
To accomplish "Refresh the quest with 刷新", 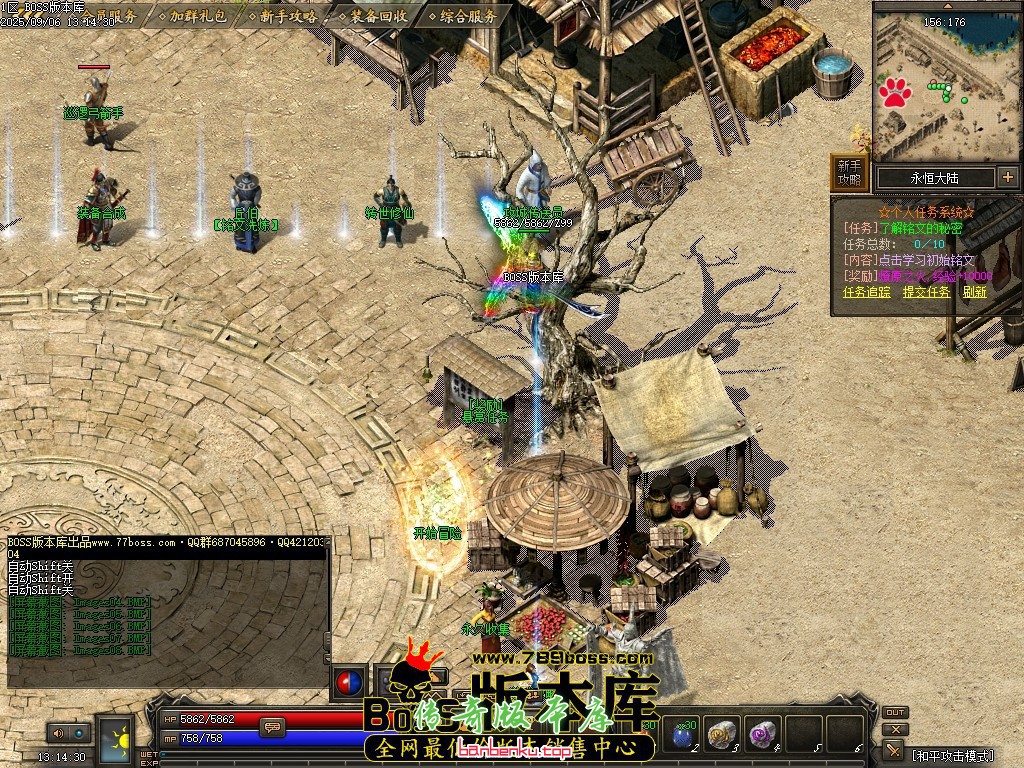I will tap(974, 292).
